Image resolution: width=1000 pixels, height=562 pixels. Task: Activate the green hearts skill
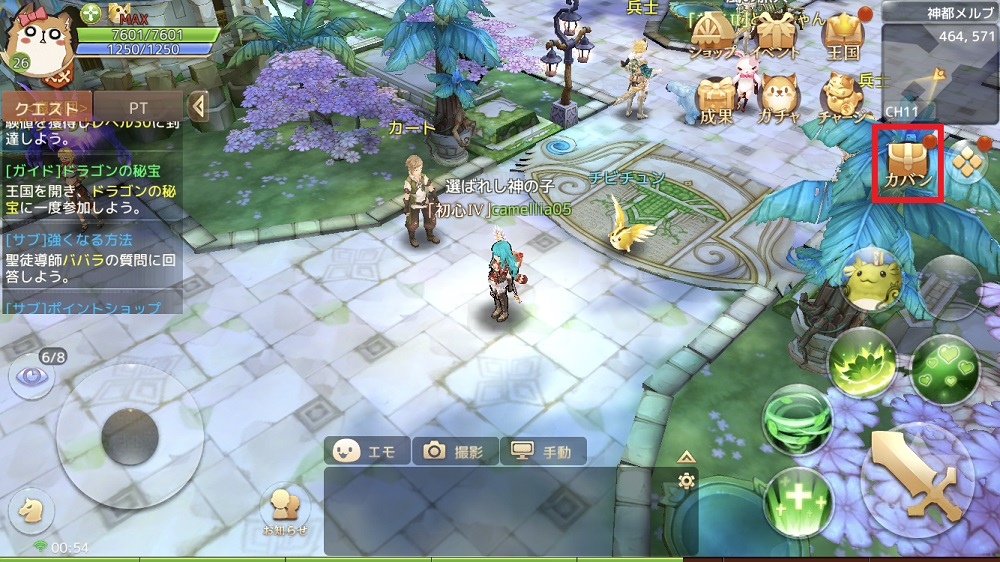coord(944,365)
